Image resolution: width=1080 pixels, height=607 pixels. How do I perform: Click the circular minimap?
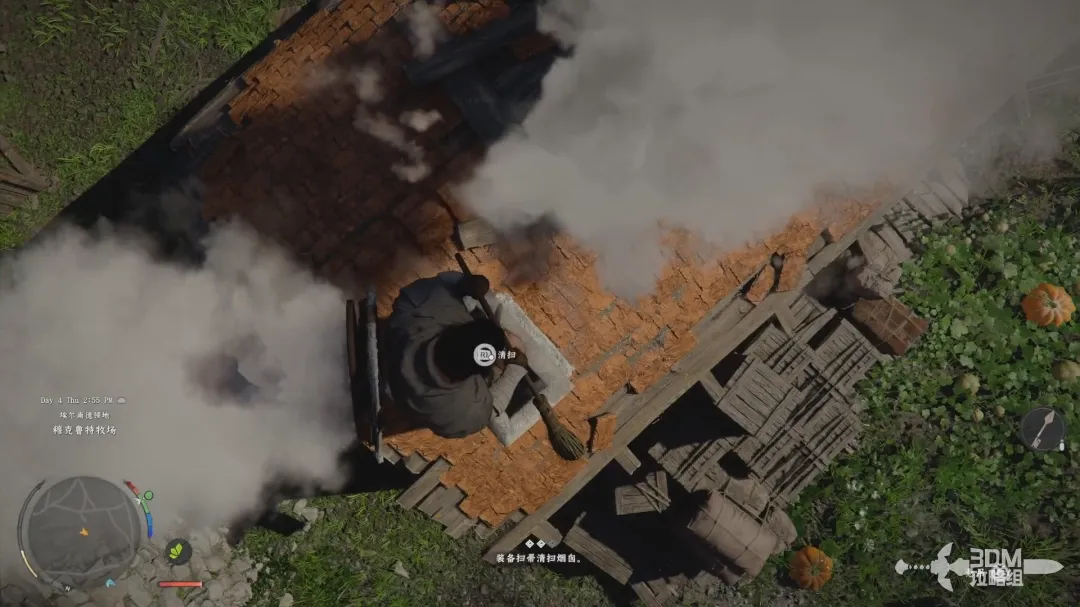80,530
